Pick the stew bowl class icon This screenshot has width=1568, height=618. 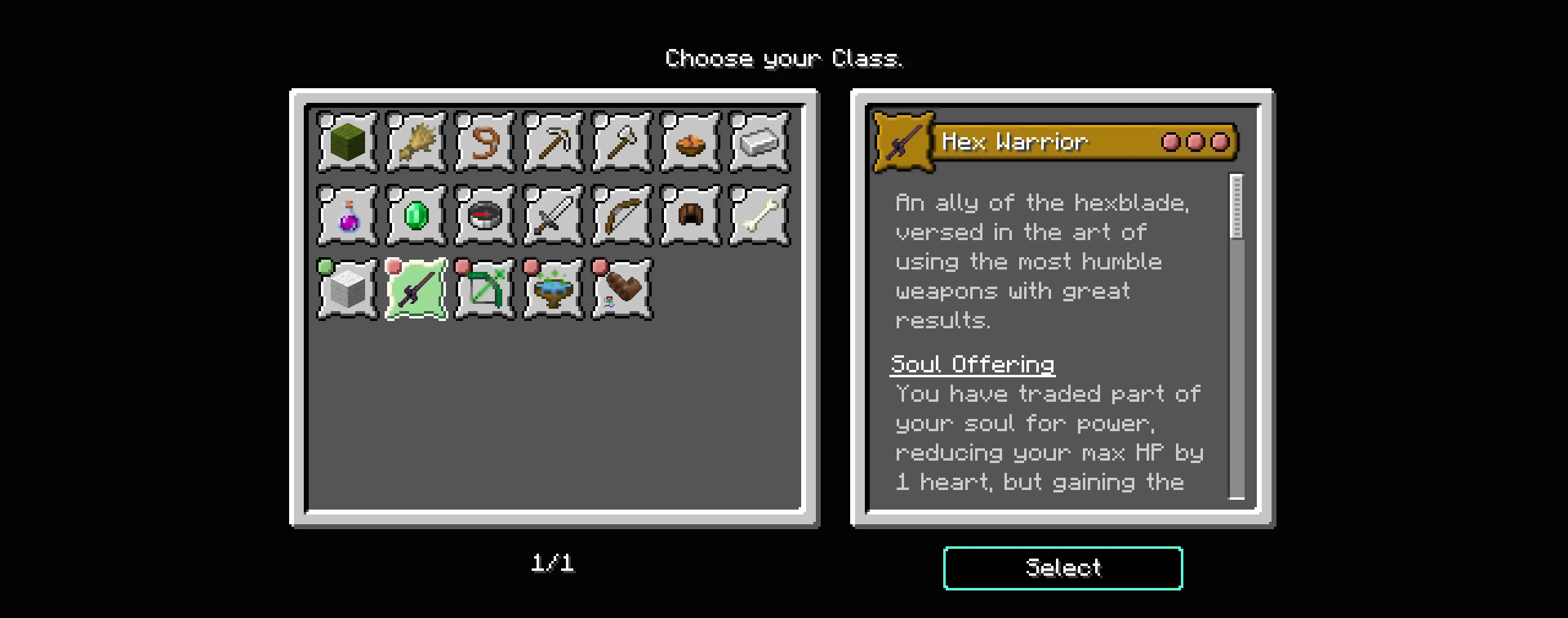point(690,142)
